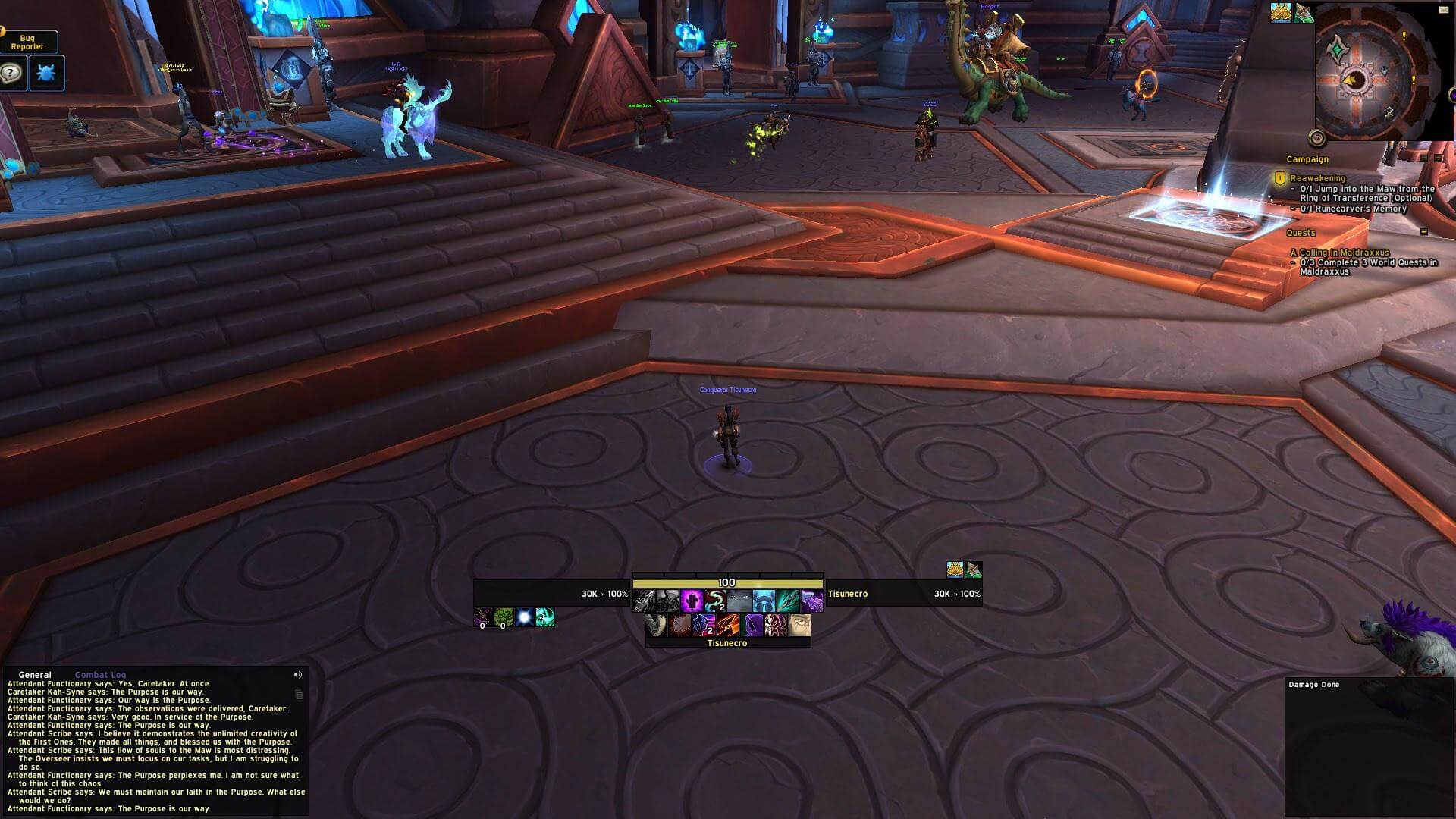Click the copy chat text icon beside the chat frame

(298, 694)
